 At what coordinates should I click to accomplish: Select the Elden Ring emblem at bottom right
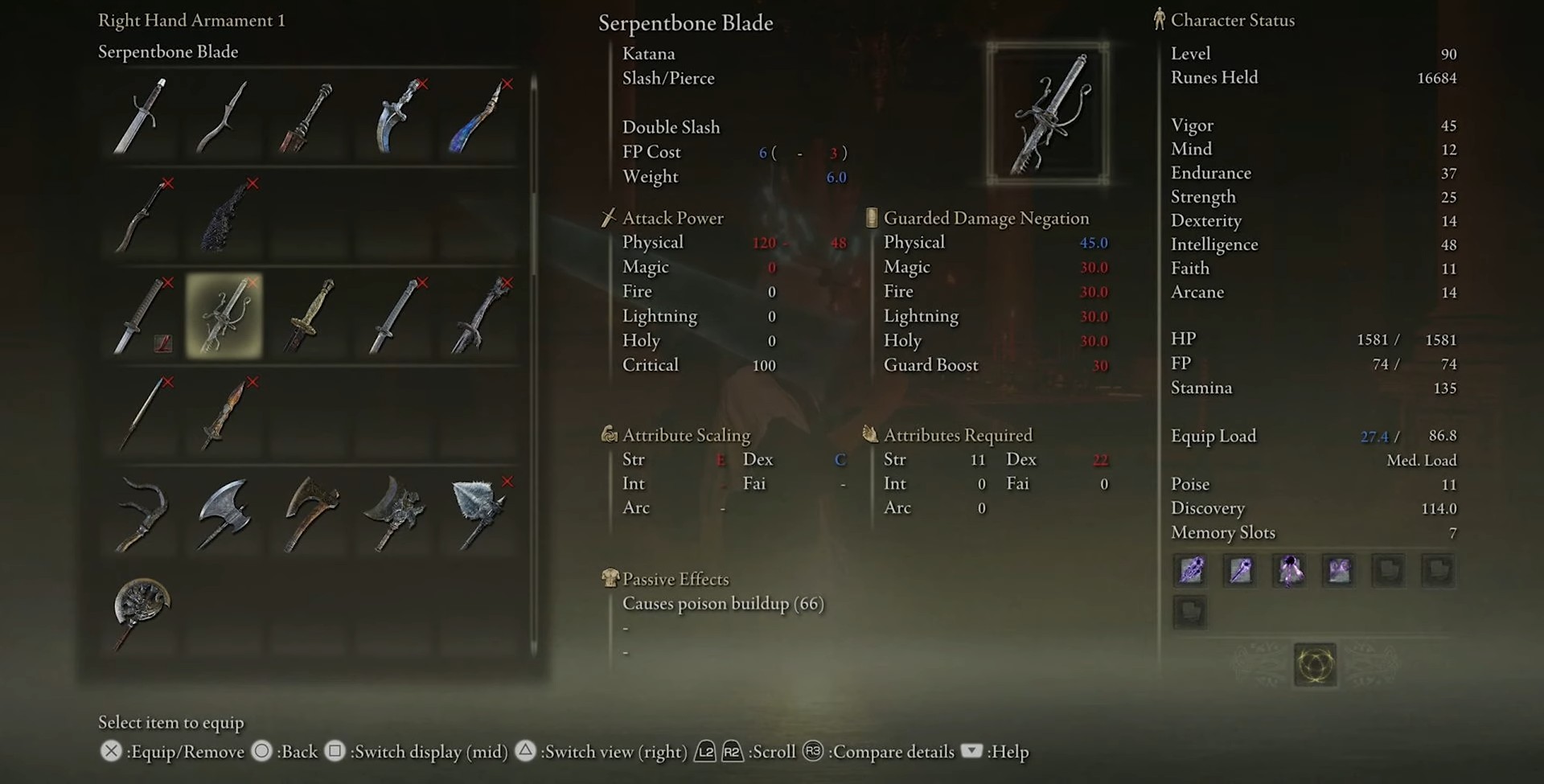(x=1314, y=666)
